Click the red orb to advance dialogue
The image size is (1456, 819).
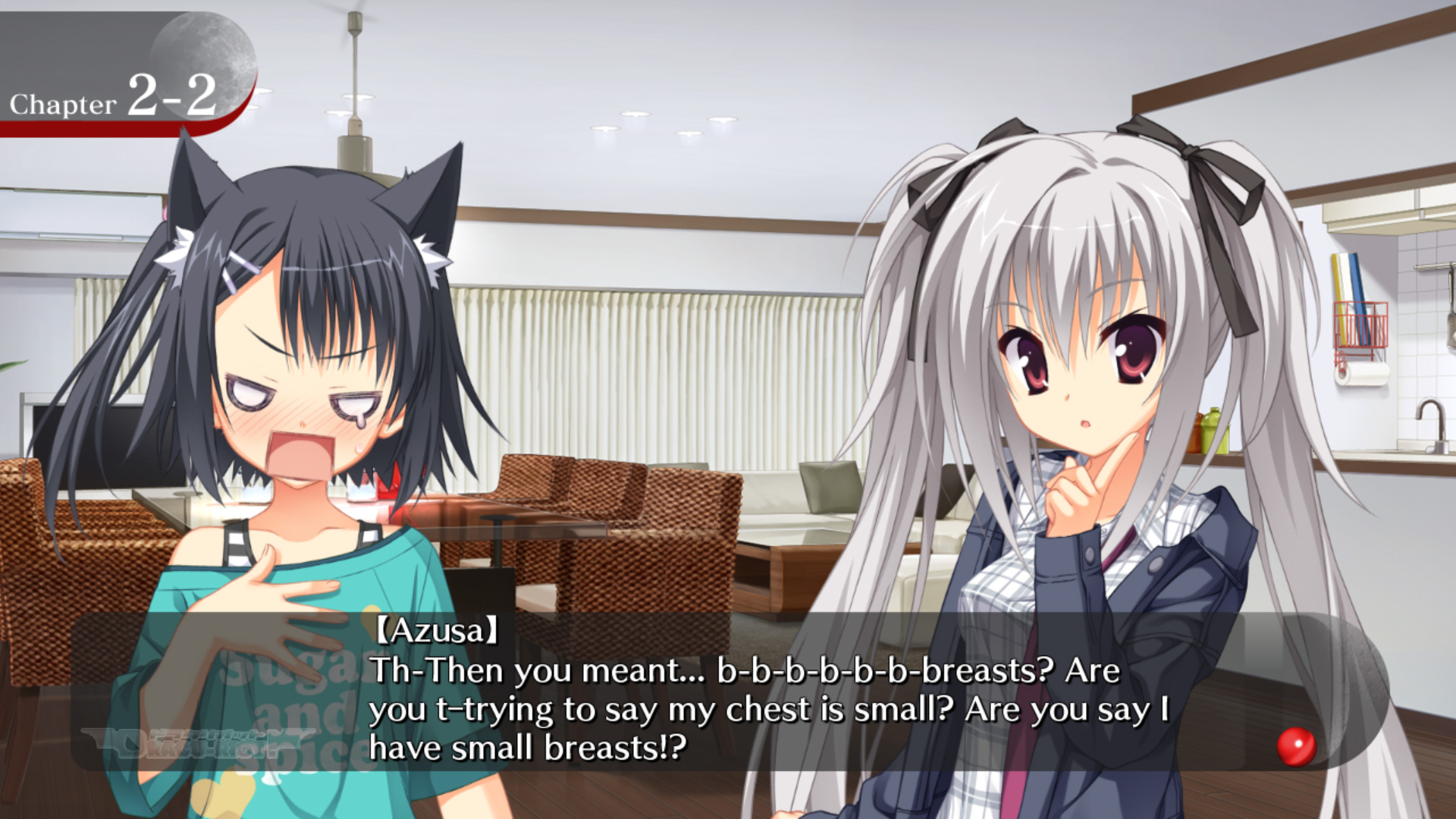(x=1296, y=746)
